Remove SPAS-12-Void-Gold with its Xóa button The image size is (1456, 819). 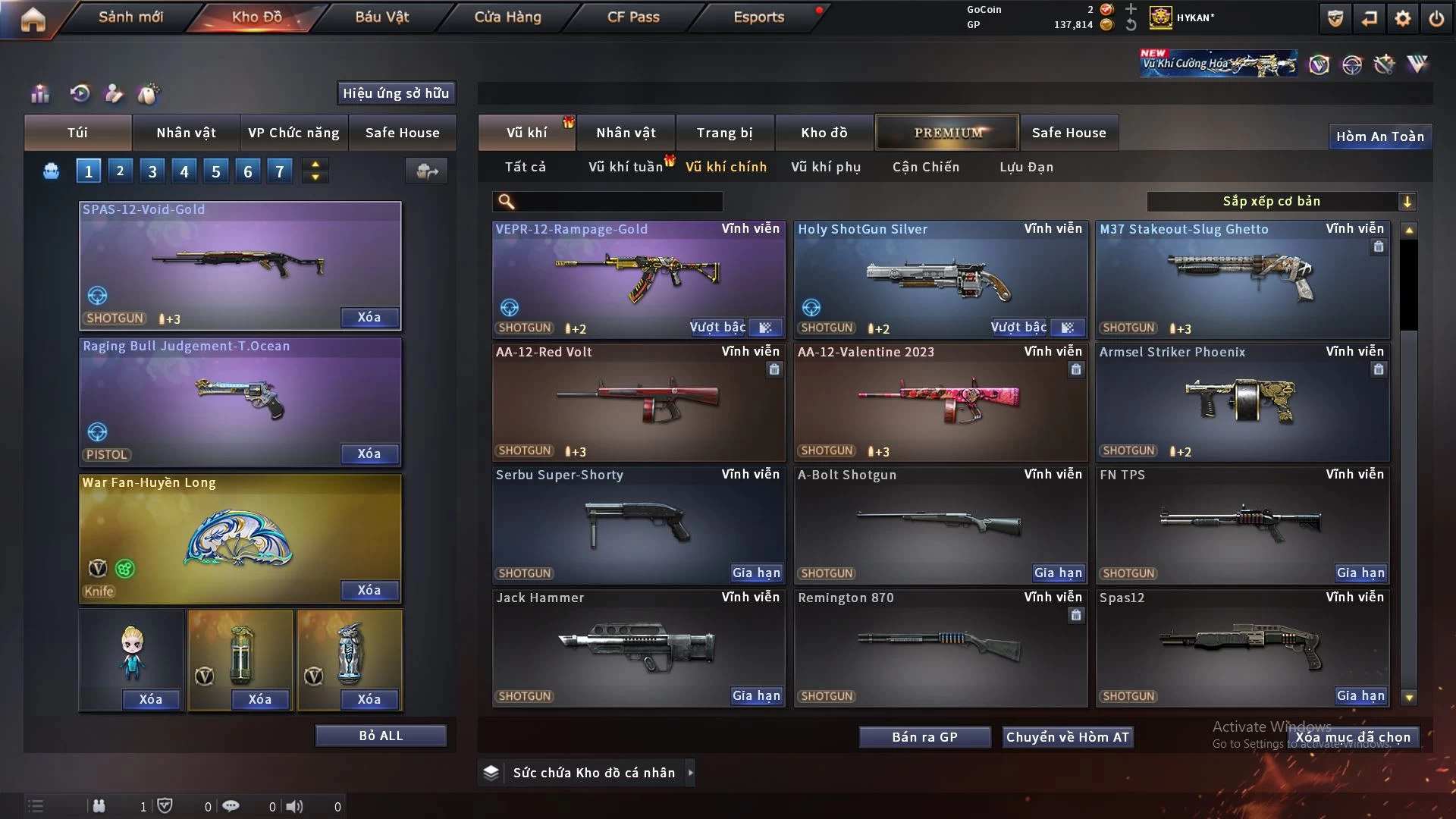pyautogui.click(x=369, y=318)
